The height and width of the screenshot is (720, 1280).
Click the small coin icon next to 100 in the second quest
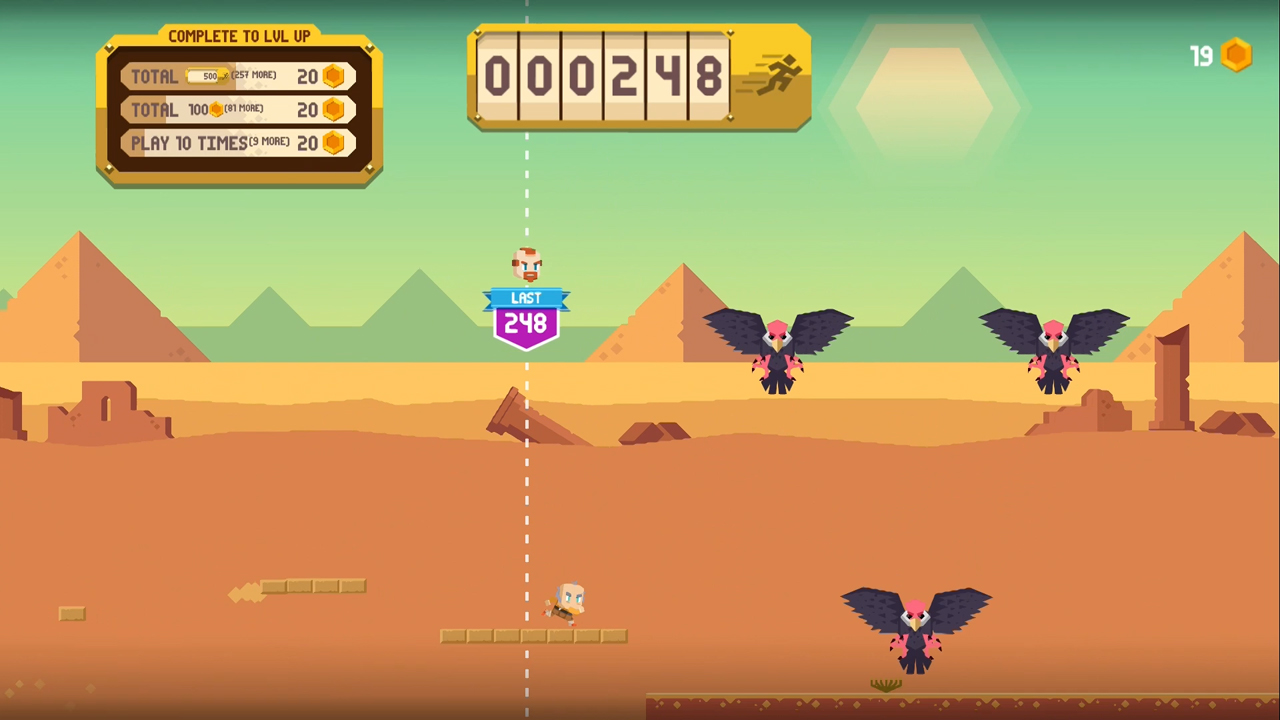217,109
